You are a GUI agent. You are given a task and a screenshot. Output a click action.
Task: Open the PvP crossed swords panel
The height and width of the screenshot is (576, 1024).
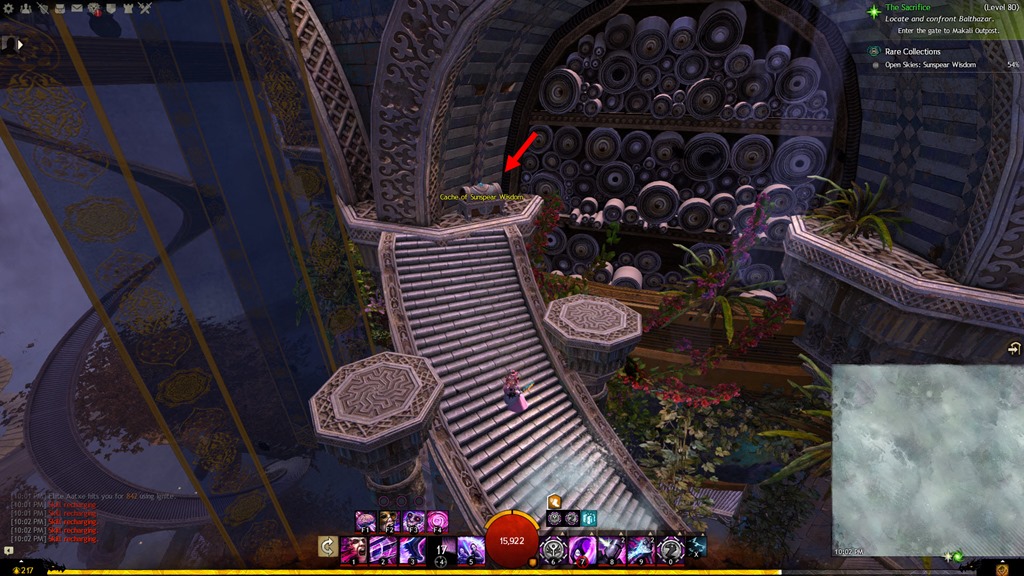[x=145, y=9]
